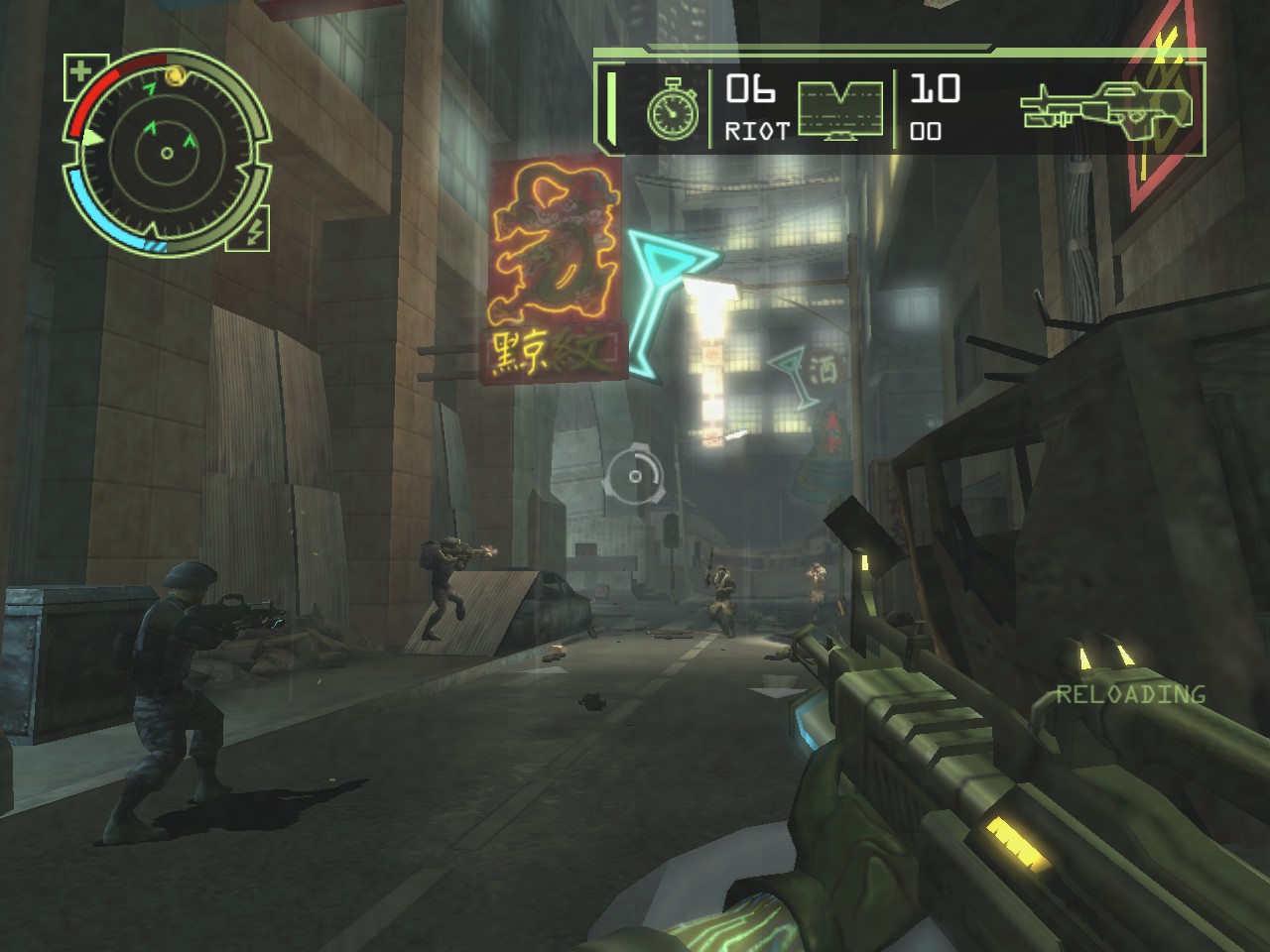Select the stopwatch icon in the HUD

[x=672, y=110]
